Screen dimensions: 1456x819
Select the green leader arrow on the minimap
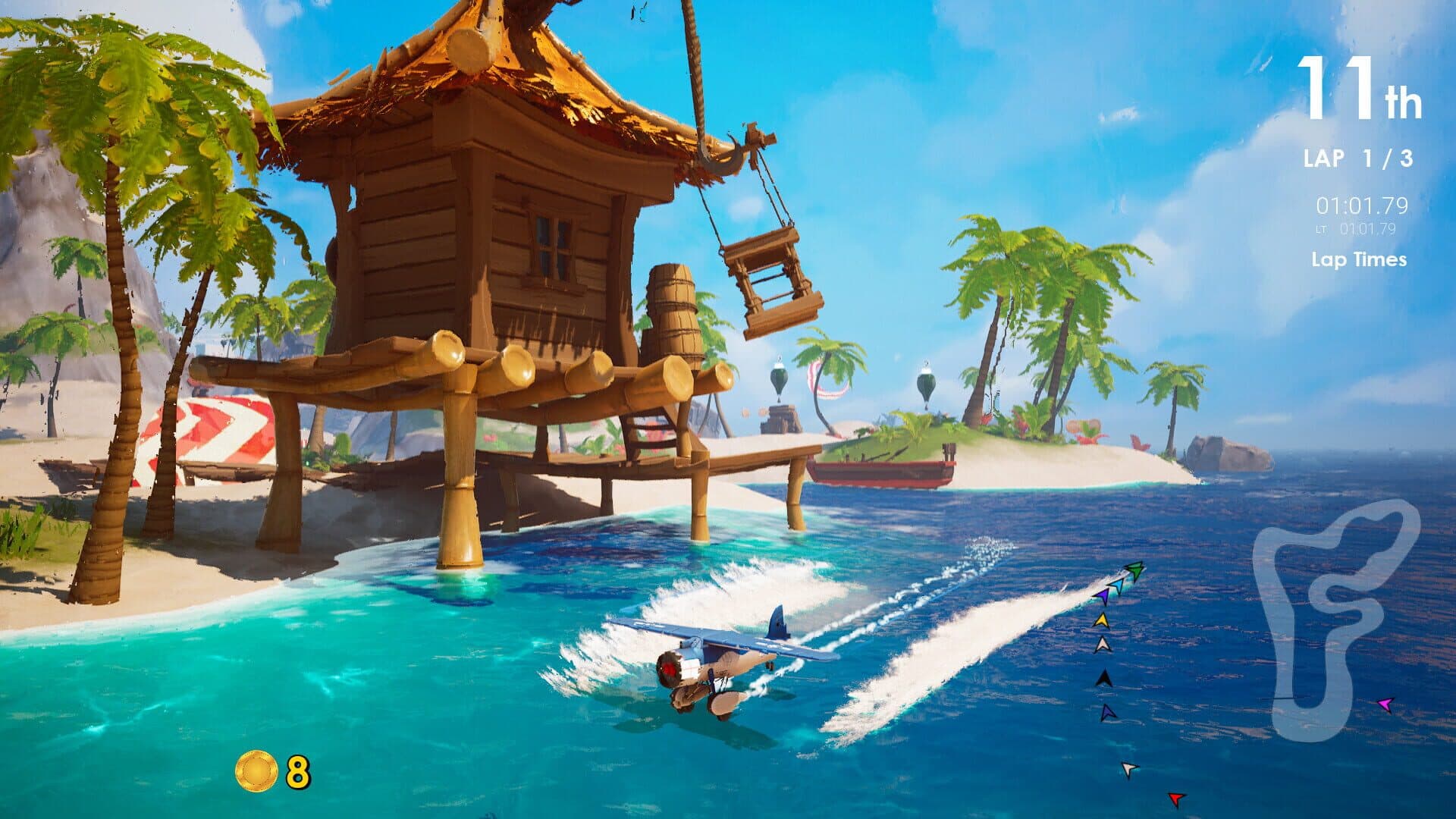click(1135, 570)
